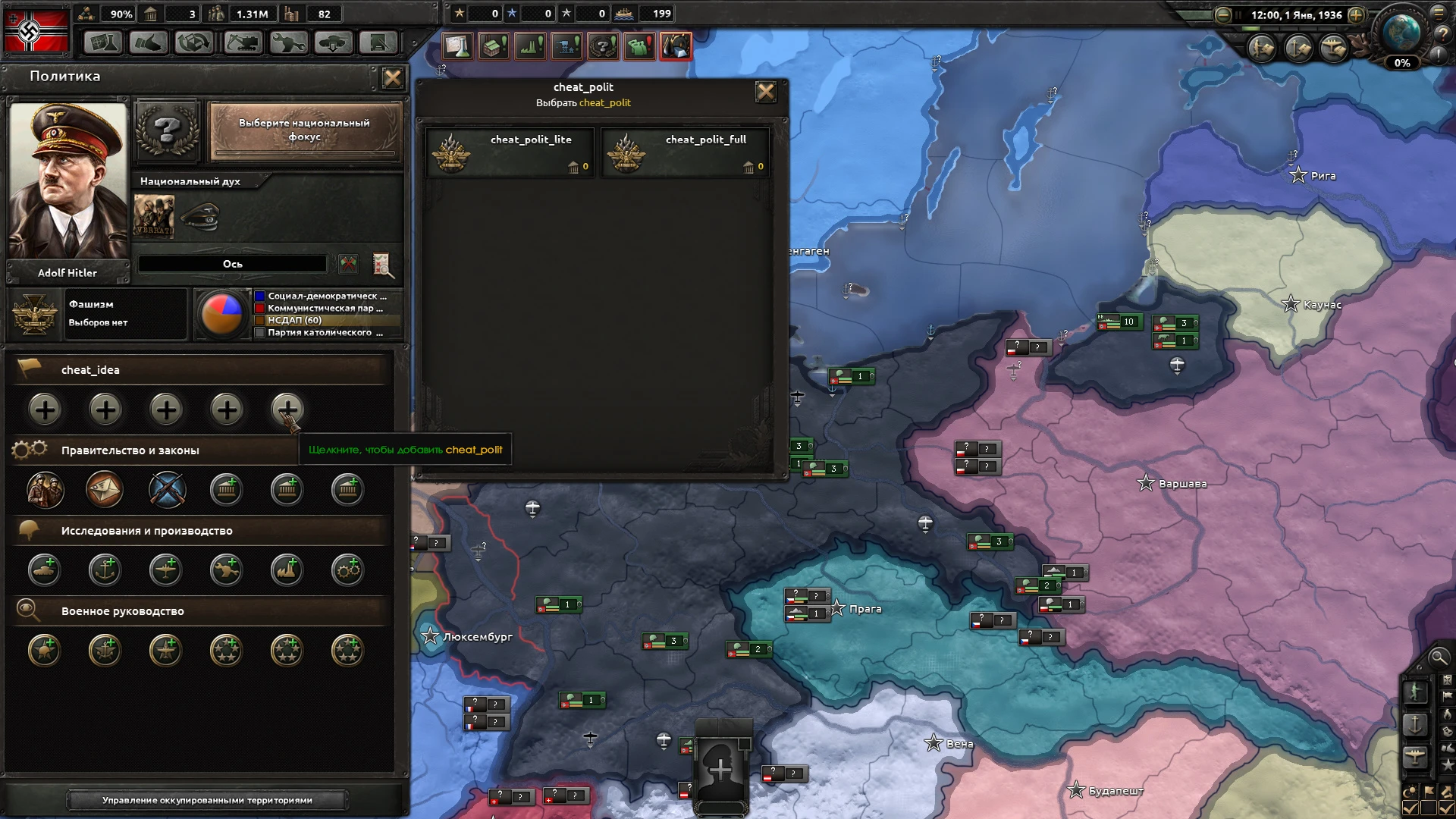Click Выберите национальный фокус
Screen dimensions: 1456x819
click(304, 130)
